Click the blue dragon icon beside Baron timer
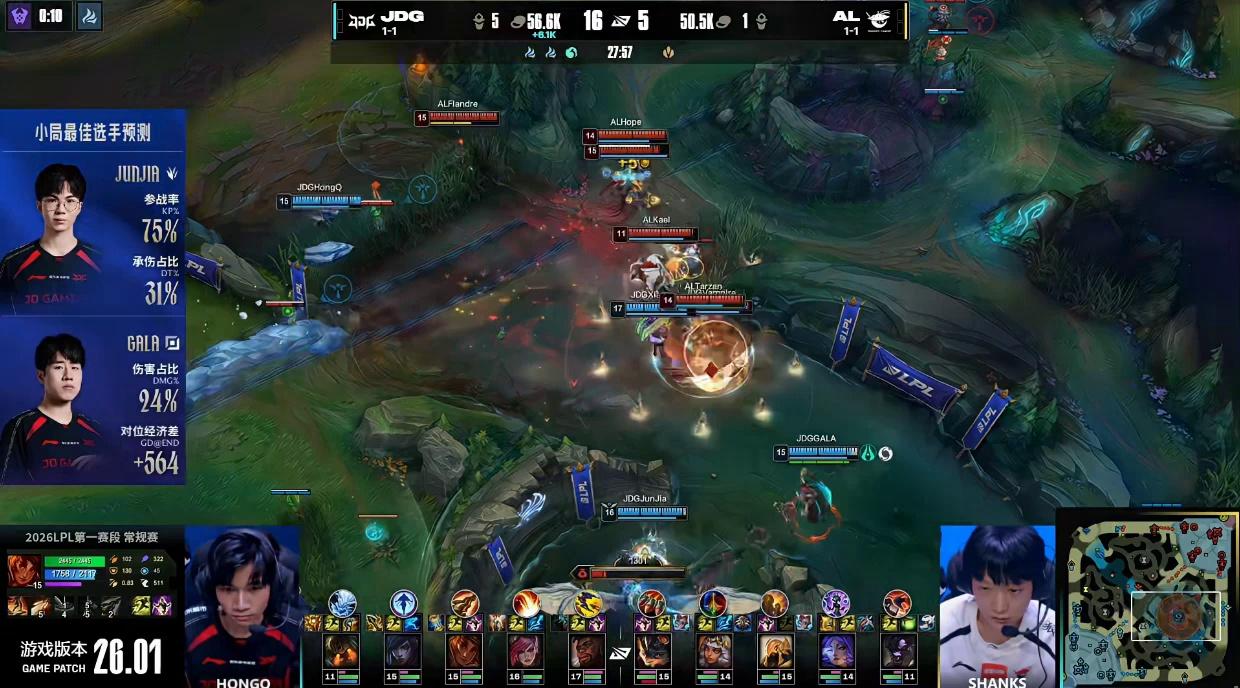The image size is (1240, 688). click(x=89, y=16)
